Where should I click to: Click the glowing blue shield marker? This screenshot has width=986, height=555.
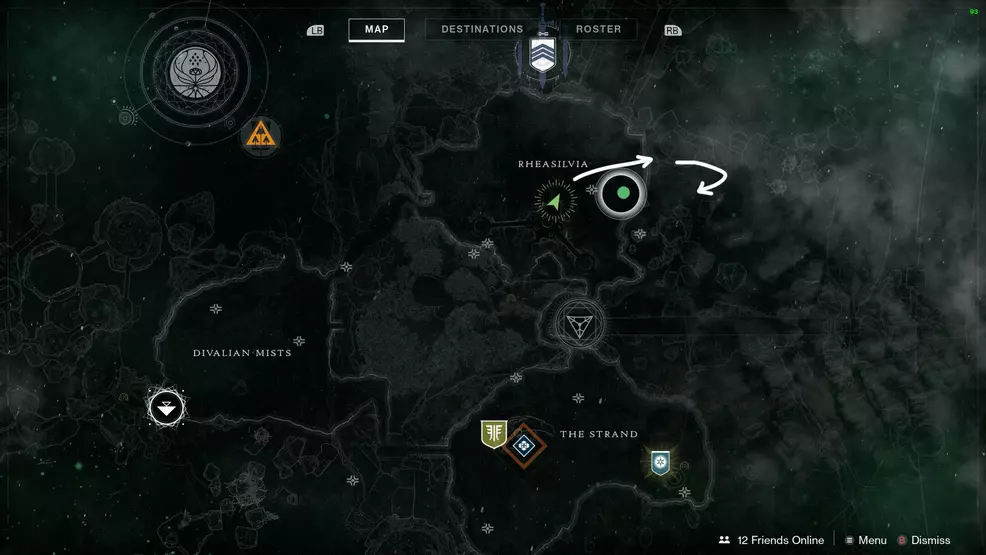coord(659,462)
